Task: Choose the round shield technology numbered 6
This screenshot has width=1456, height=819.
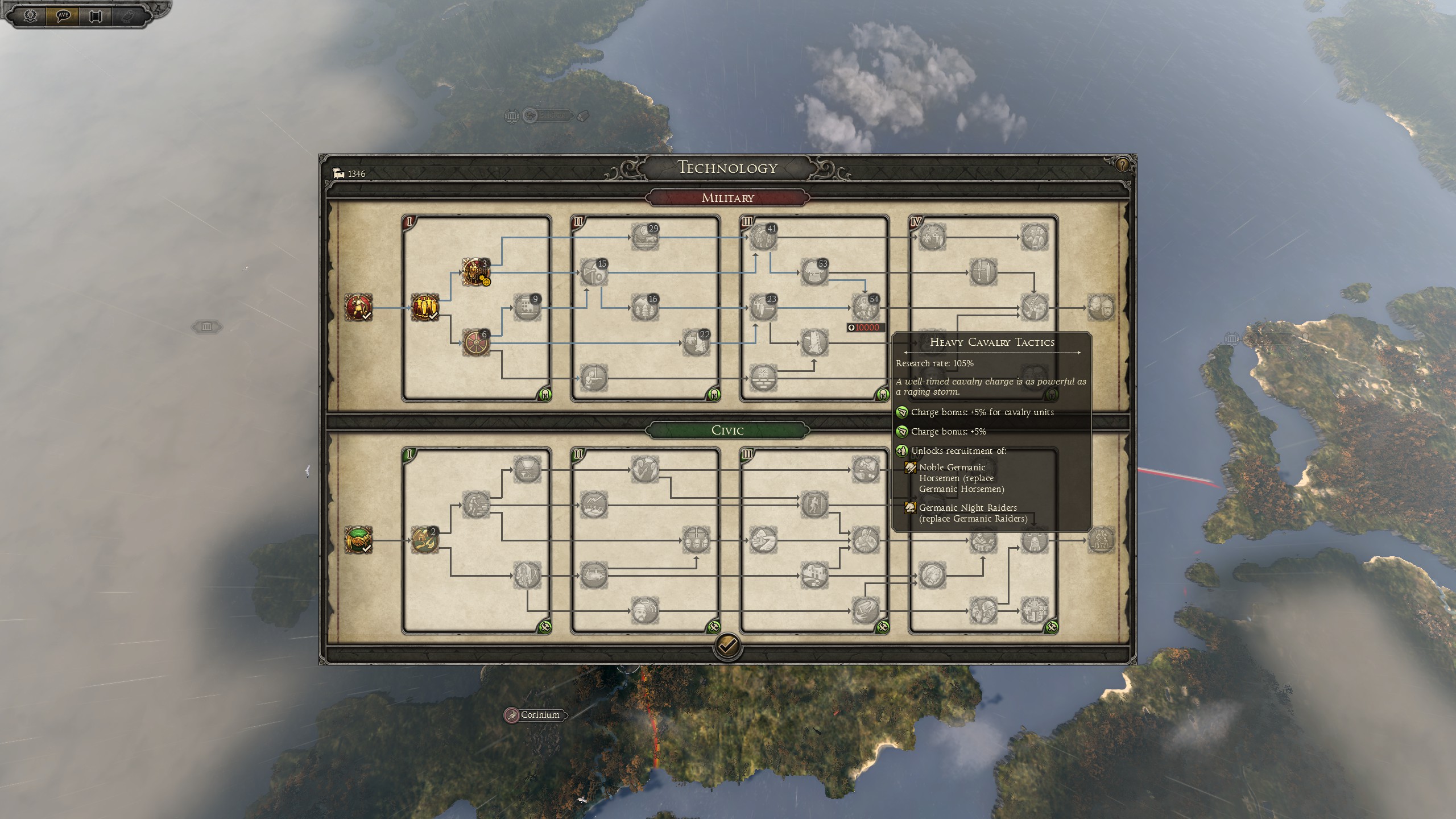Action: 475,342
